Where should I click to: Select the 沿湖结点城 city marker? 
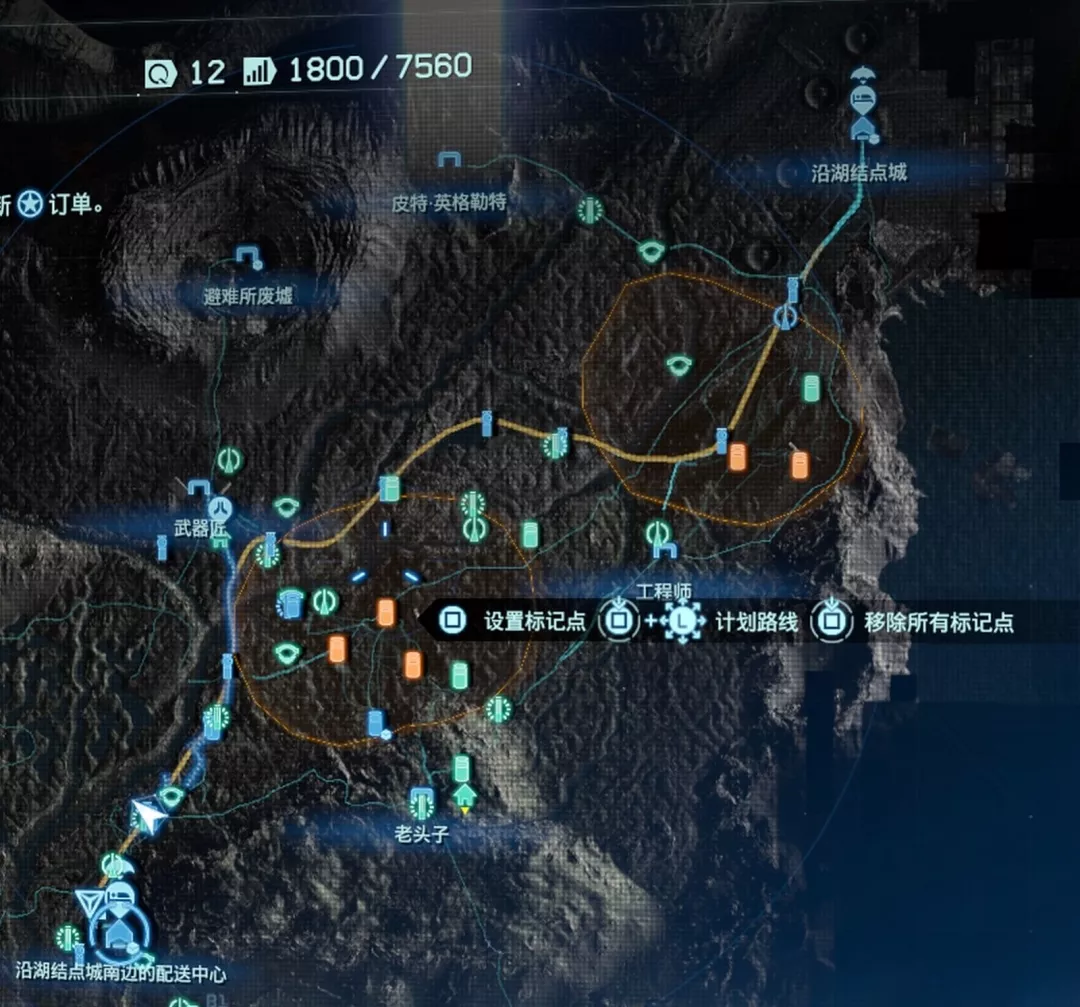(x=863, y=126)
